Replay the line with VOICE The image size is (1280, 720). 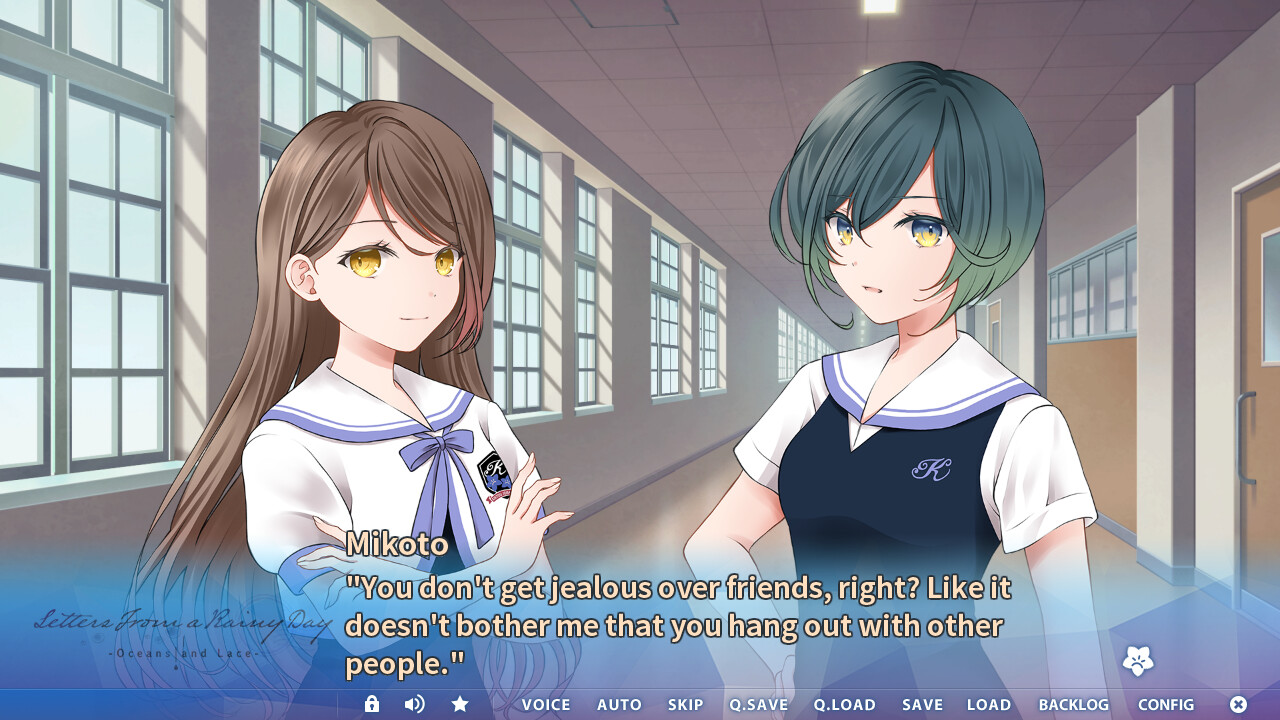tap(546, 705)
